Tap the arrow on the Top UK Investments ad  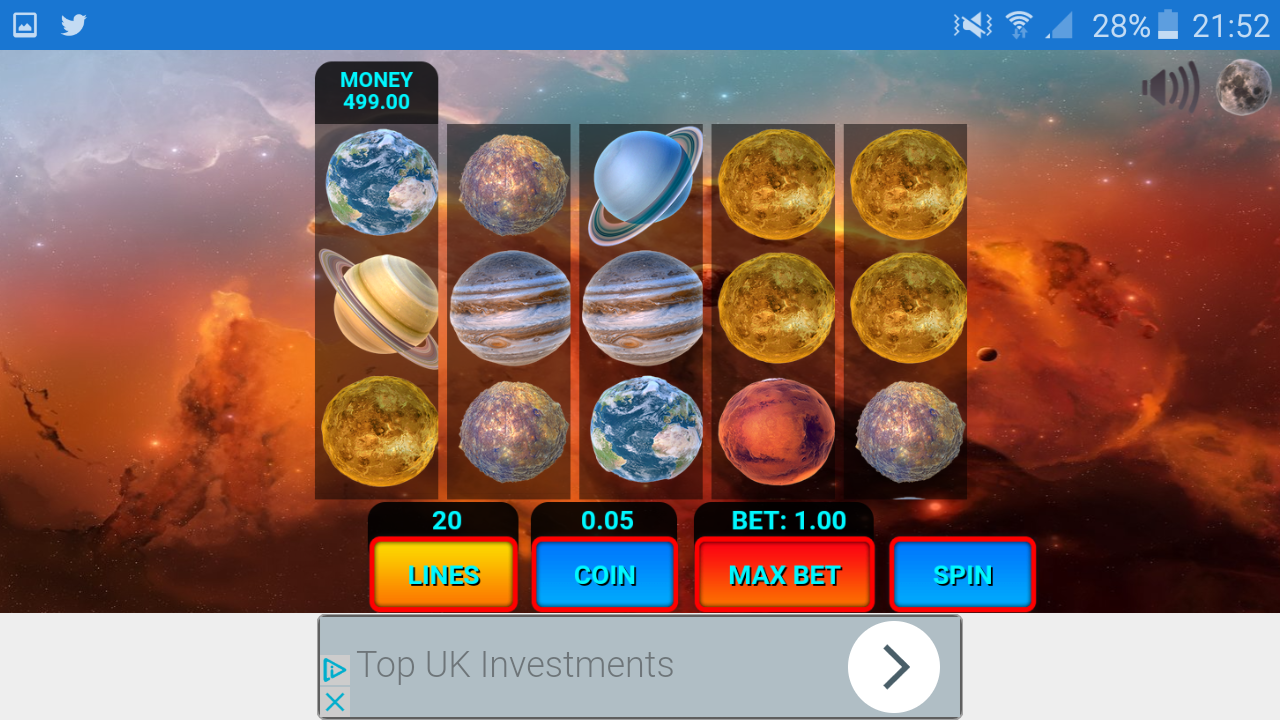click(894, 666)
